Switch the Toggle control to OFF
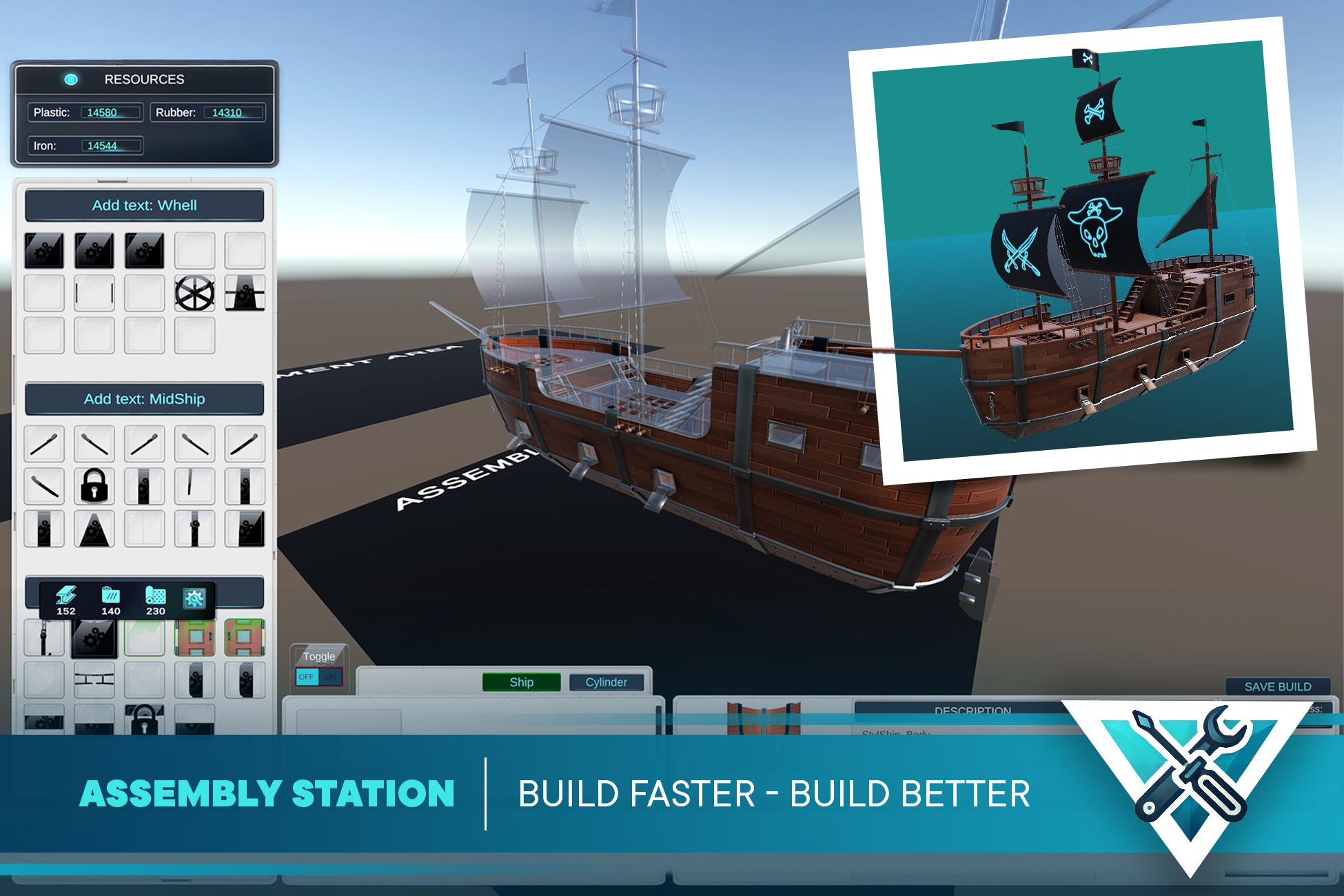This screenshot has width=1344, height=896. (307, 677)
